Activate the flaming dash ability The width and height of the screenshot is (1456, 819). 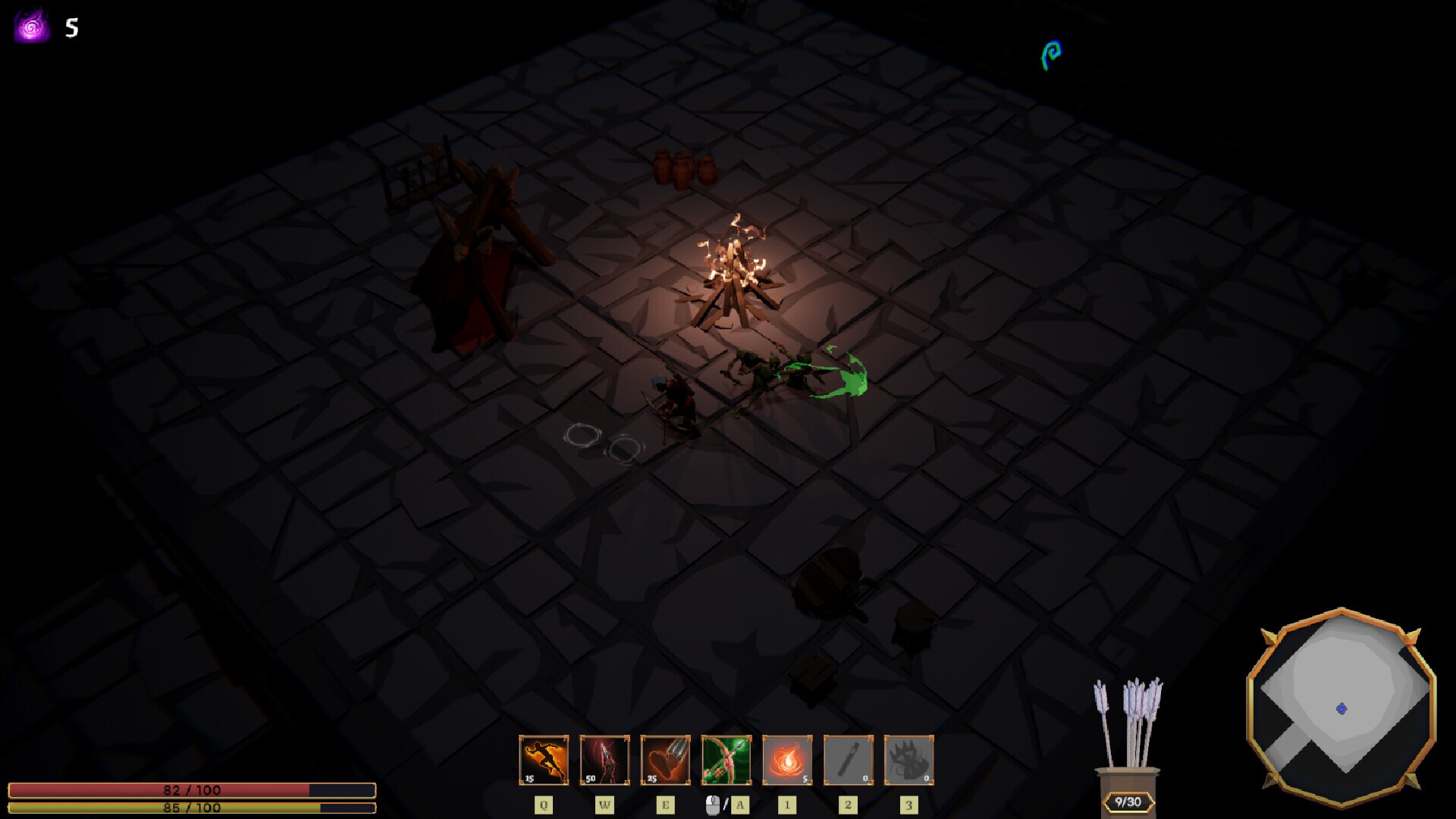(544, 759)
